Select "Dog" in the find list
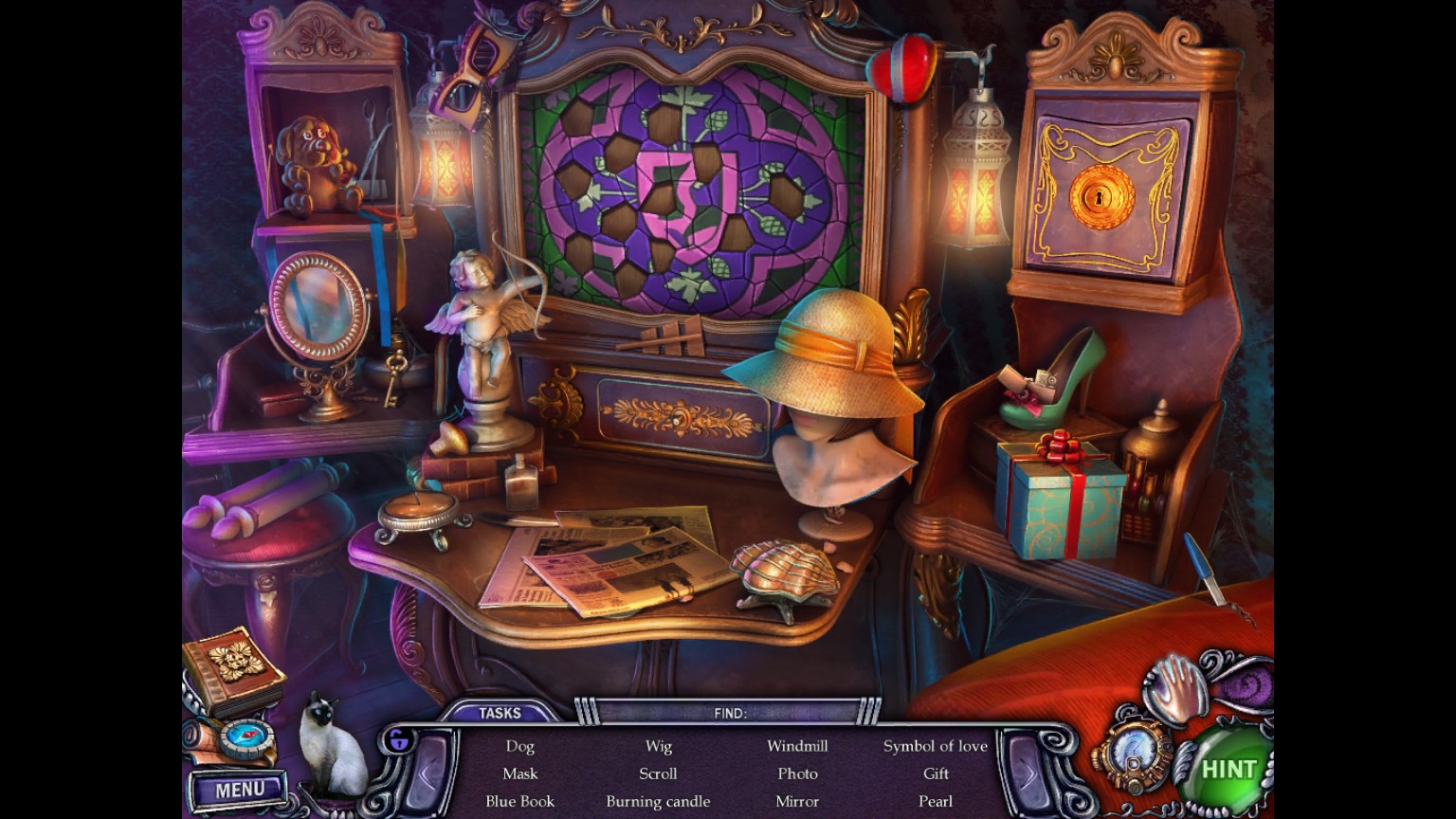Screen dimensions: 1456x819 [519, 746]
